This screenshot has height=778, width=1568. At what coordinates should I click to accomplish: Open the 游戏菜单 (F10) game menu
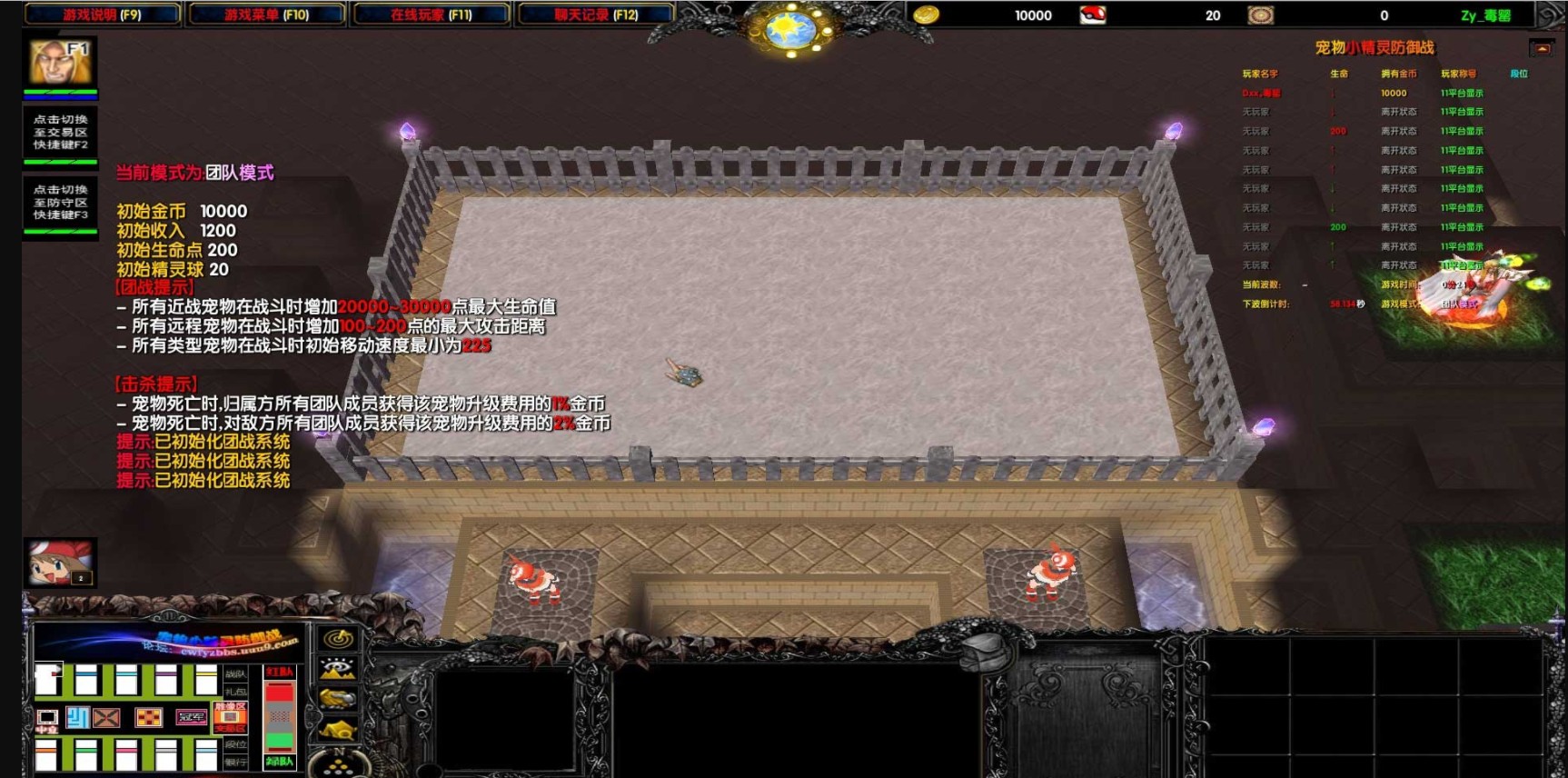(x=266, y=15)
